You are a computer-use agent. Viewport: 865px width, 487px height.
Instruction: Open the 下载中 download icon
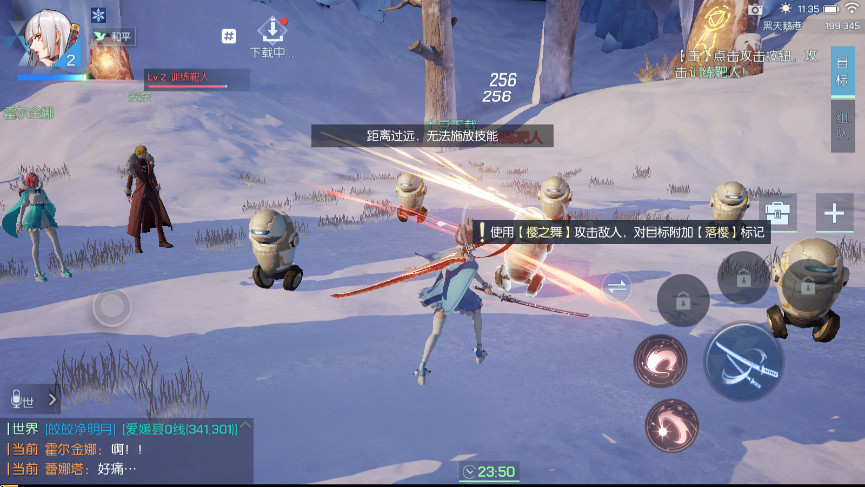pos(271,30)
